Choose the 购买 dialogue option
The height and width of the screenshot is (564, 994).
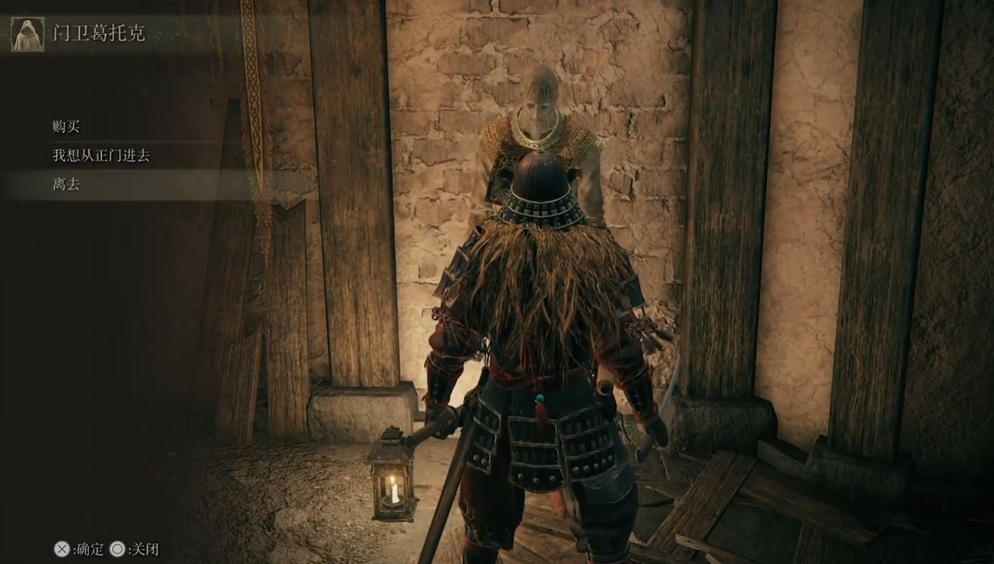coord(66,127)
